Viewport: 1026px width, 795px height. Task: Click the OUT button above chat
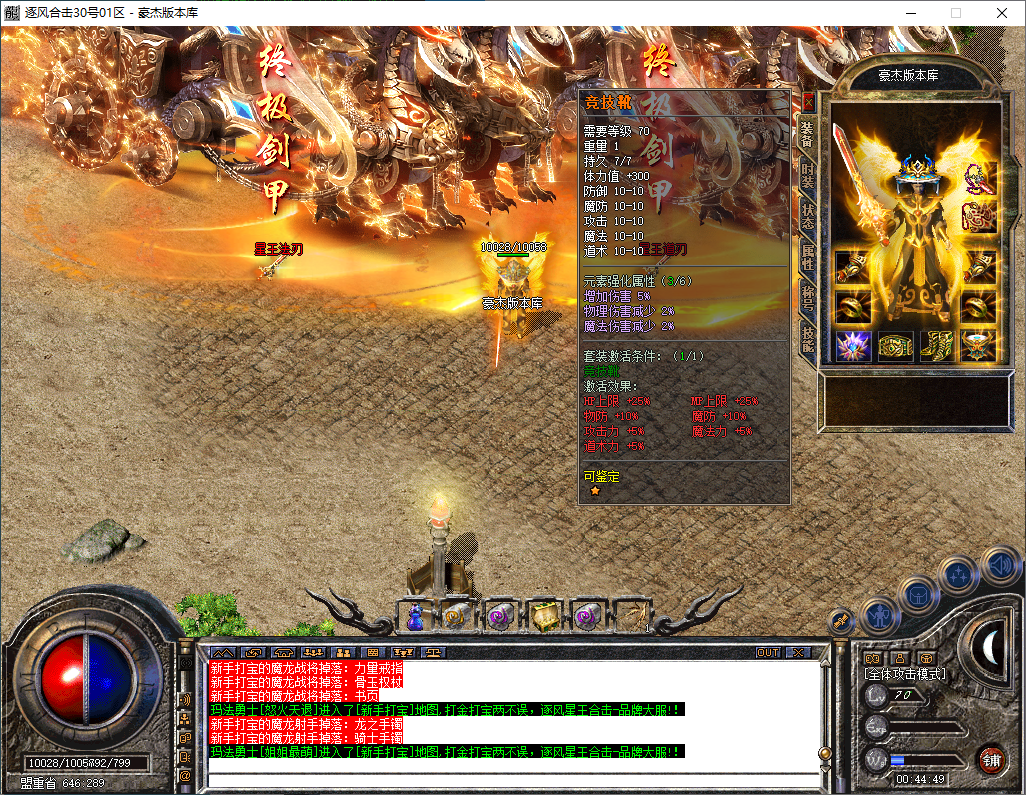767,652
